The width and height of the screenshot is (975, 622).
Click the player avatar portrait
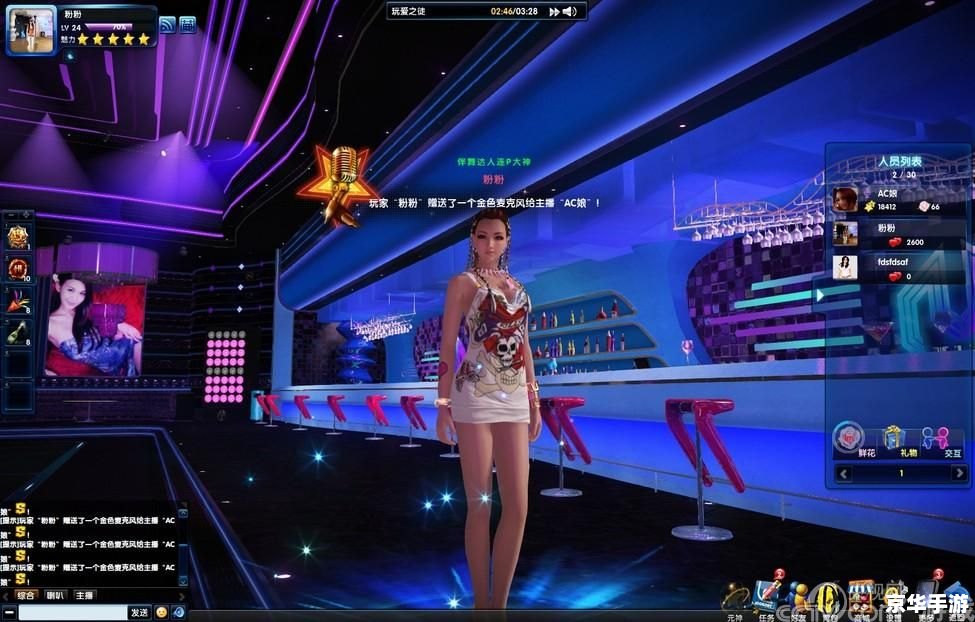31,30
